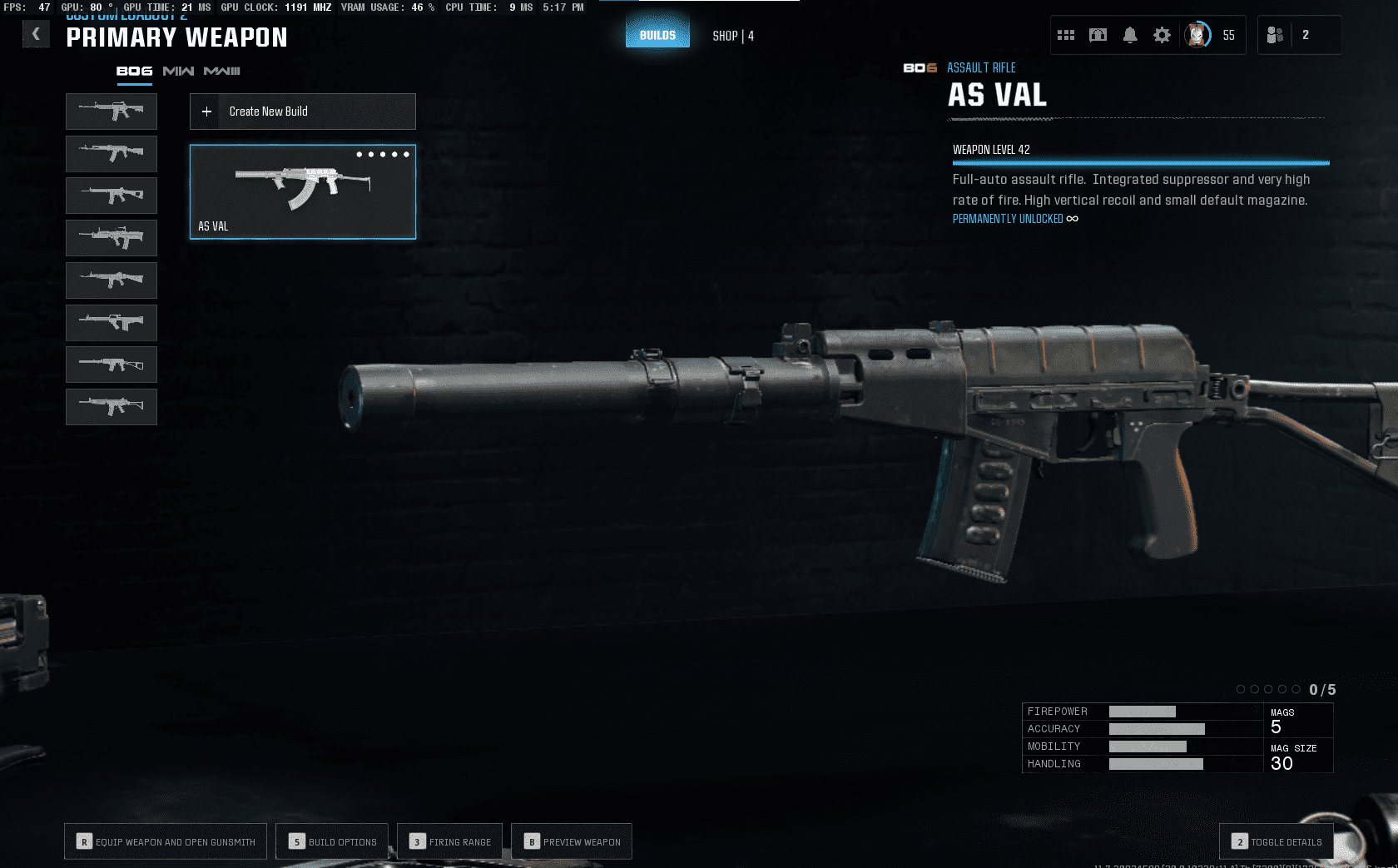
Task: Open settings gear icon
Action: coord(1162,35)
